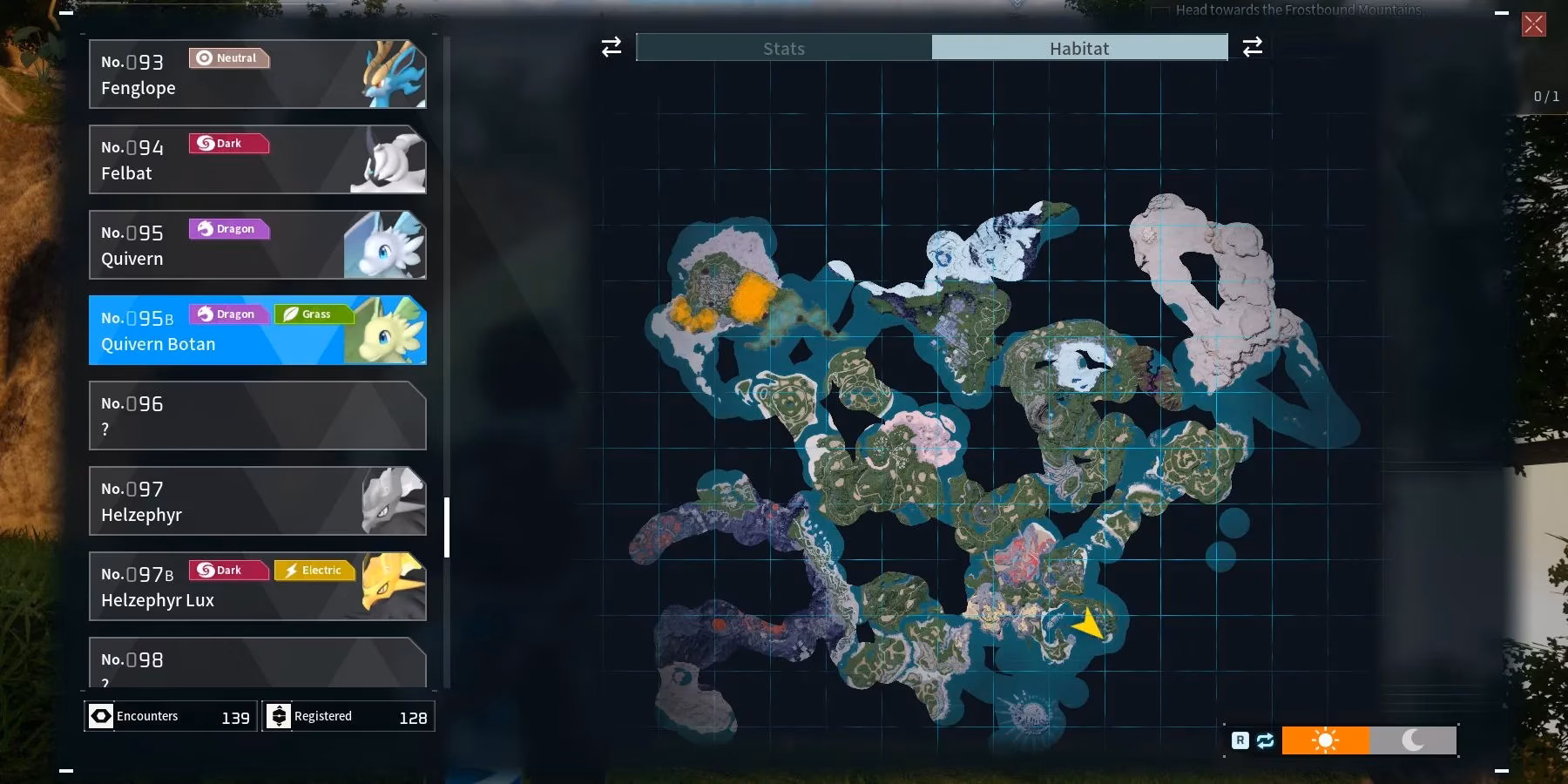Click the unknown No. 096 entry
This screenshot has width=1568, height=784.
(257, 416)
